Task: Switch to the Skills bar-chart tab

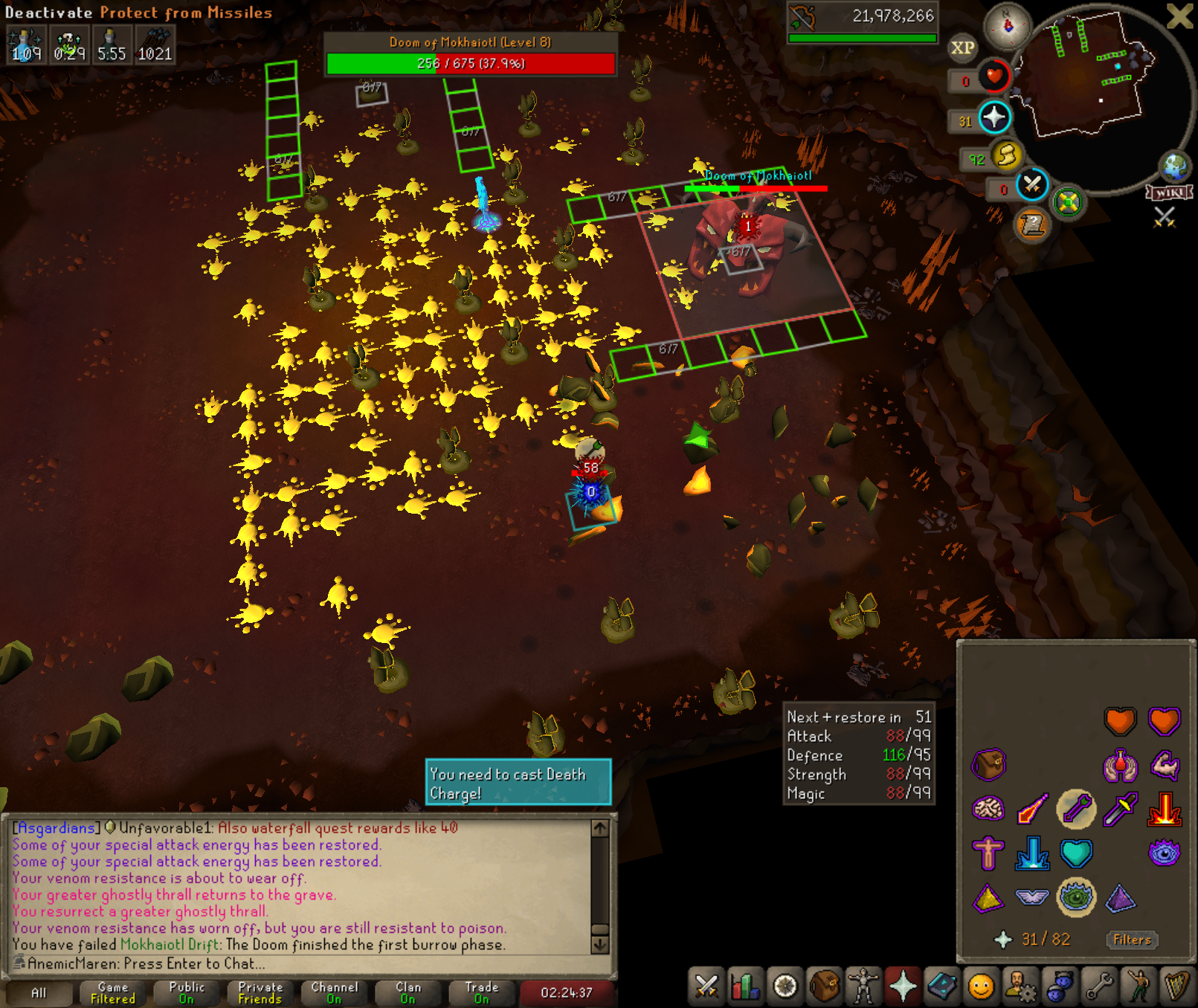Action: (745, 987)
